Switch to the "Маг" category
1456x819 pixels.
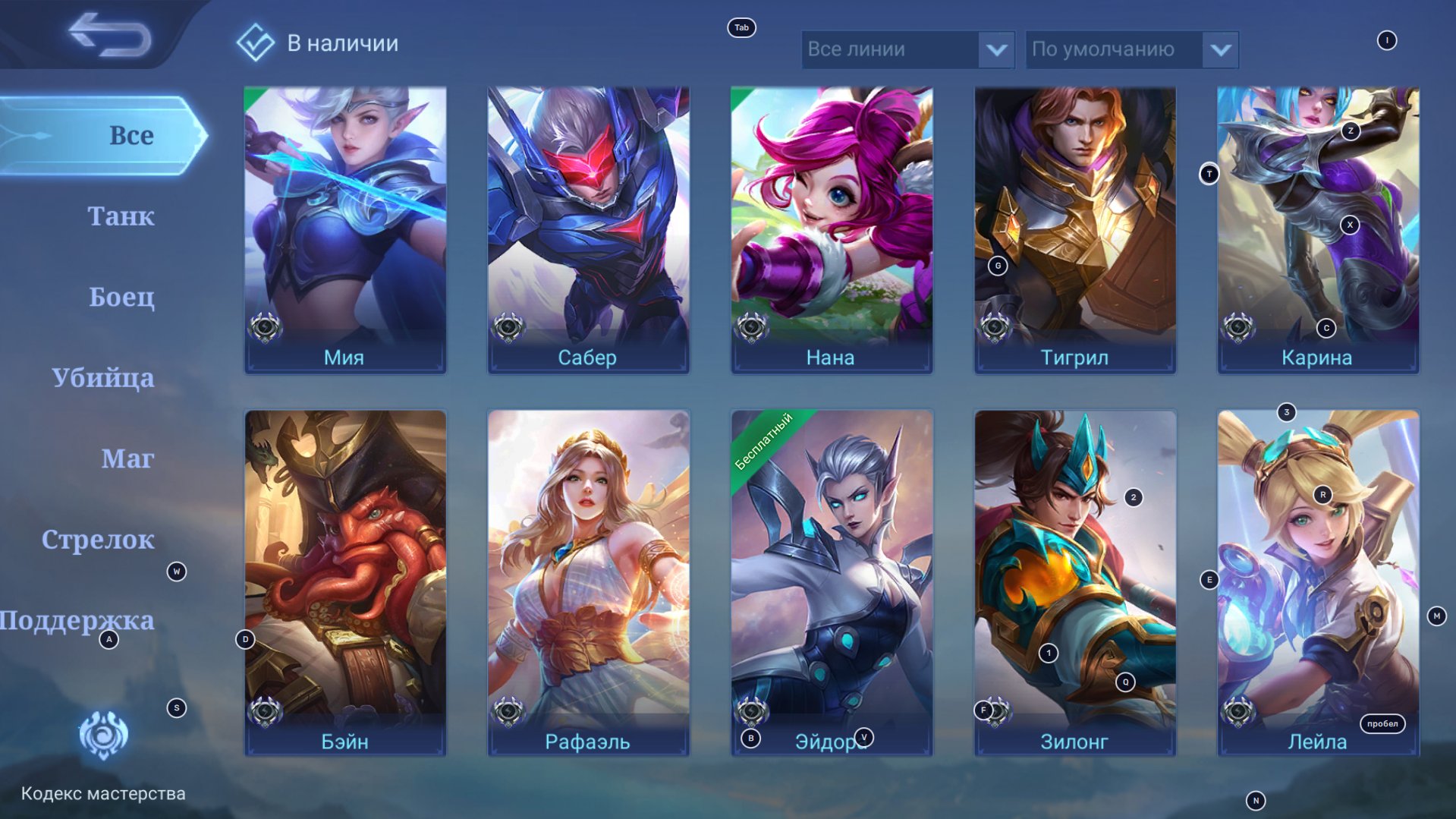[x=127, y=458]
